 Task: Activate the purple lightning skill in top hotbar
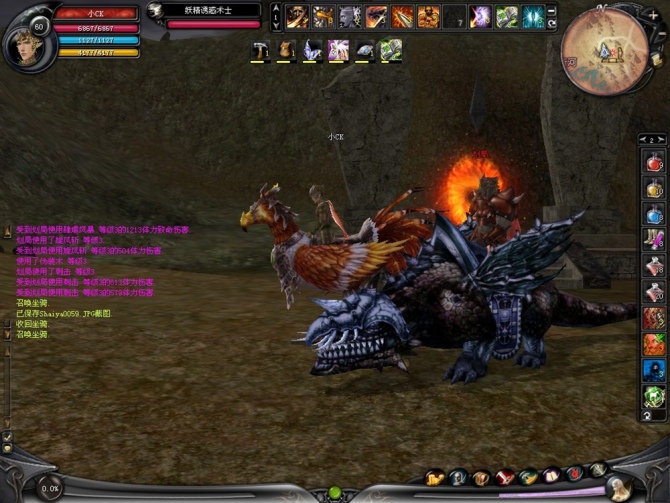pyautogui.click(x=481, y=17)
